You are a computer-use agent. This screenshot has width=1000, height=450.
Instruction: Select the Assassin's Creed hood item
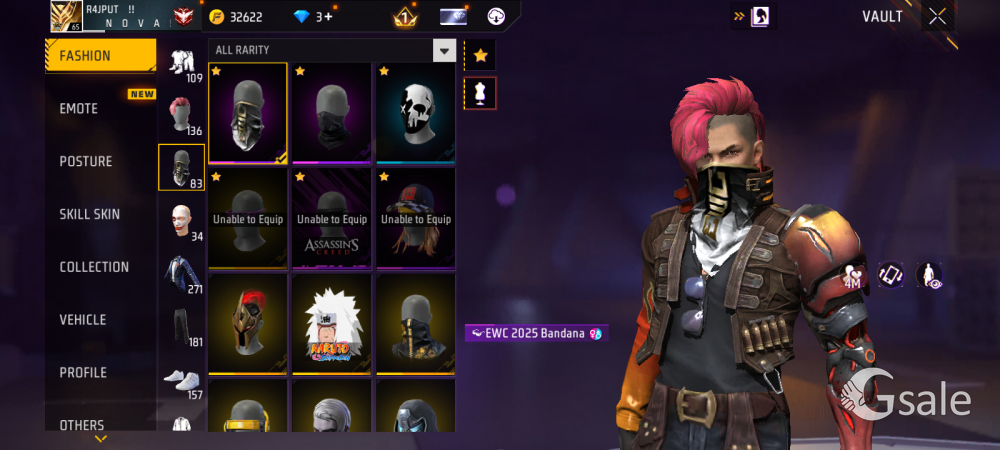(331, 218)
